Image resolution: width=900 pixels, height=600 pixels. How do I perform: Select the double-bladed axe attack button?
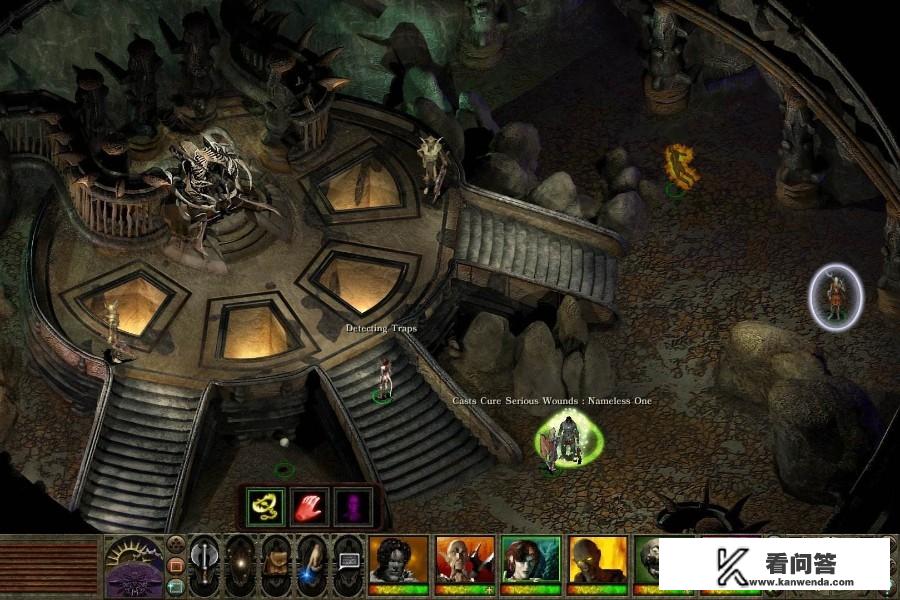point(204,560)
